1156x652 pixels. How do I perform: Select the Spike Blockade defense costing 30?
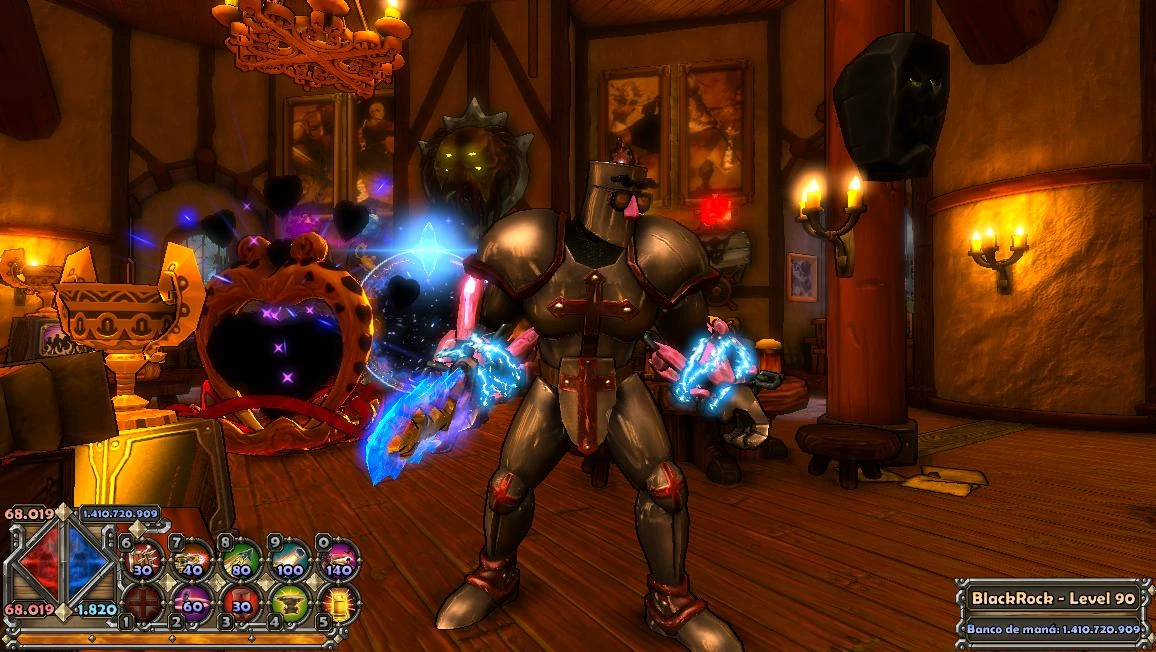coord(144,561)
